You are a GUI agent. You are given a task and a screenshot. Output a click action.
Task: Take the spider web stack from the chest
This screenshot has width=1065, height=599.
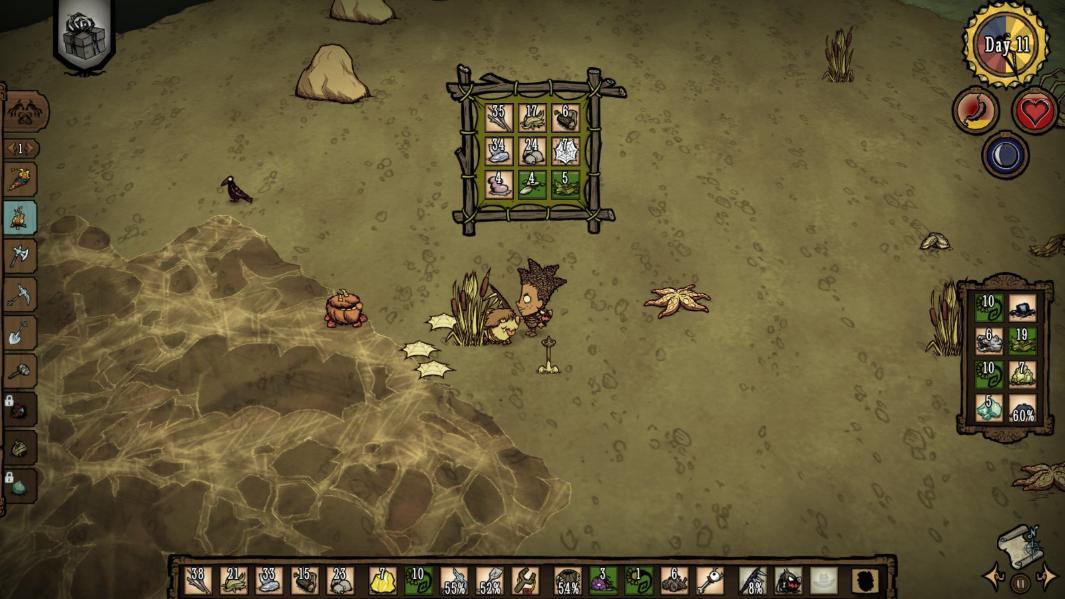tap(567, 150)
